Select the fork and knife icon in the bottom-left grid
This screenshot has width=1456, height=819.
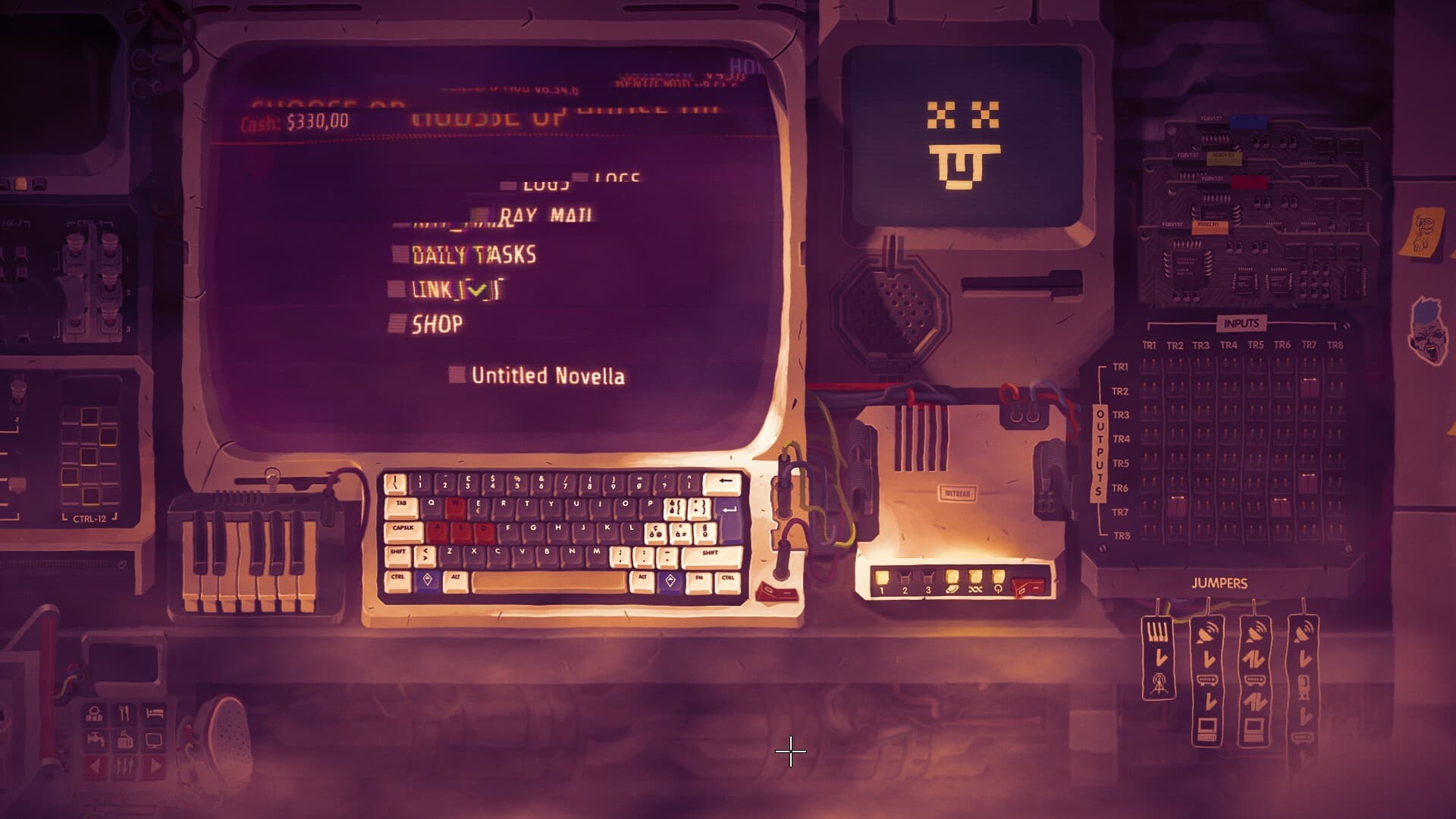pyautogui.click(x=125, y=712)
